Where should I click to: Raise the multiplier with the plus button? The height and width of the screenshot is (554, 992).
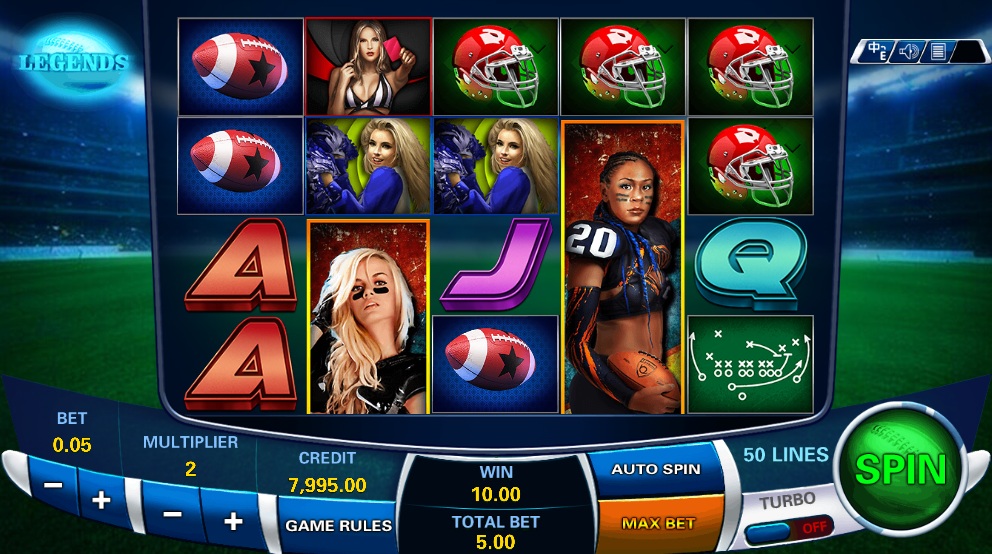[233, 521]
